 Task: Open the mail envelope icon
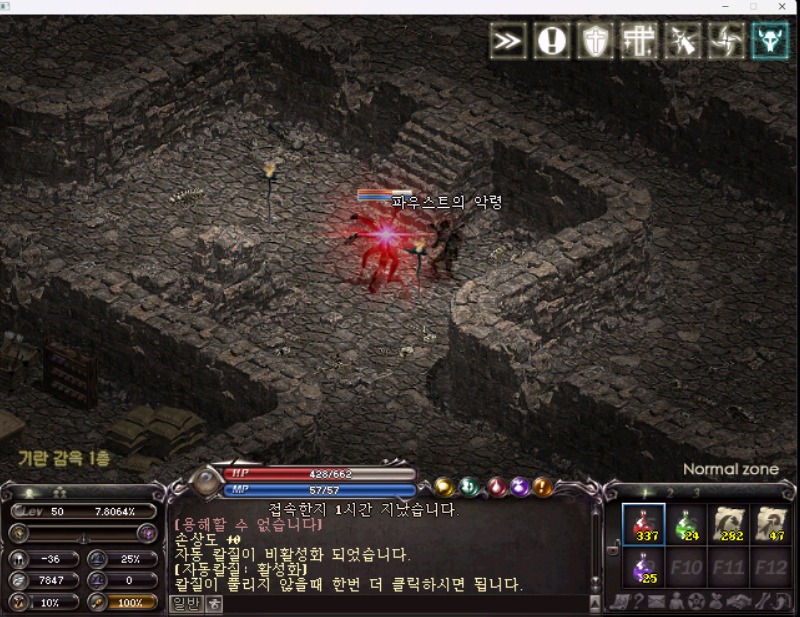pos(657,601)
